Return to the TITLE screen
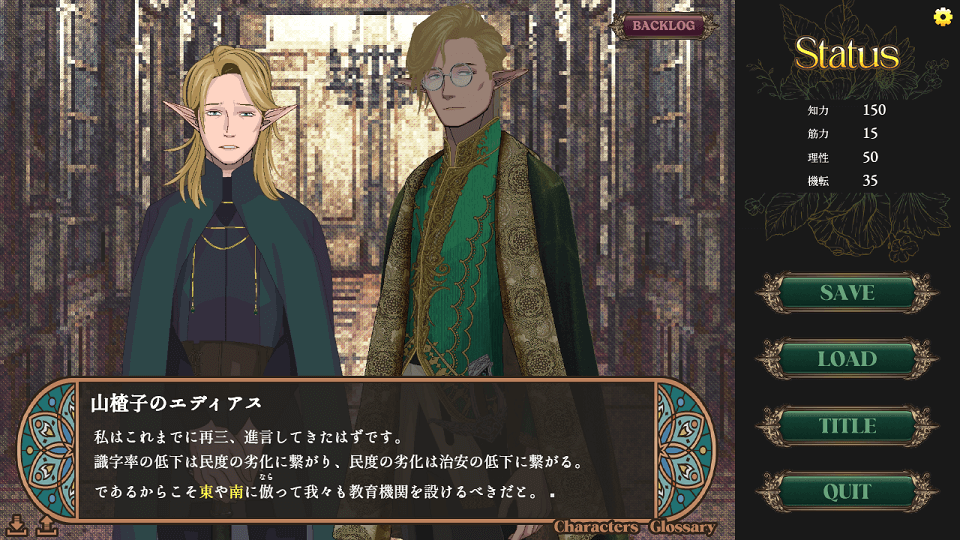960x540 pixels. click(x=847, y=426)
